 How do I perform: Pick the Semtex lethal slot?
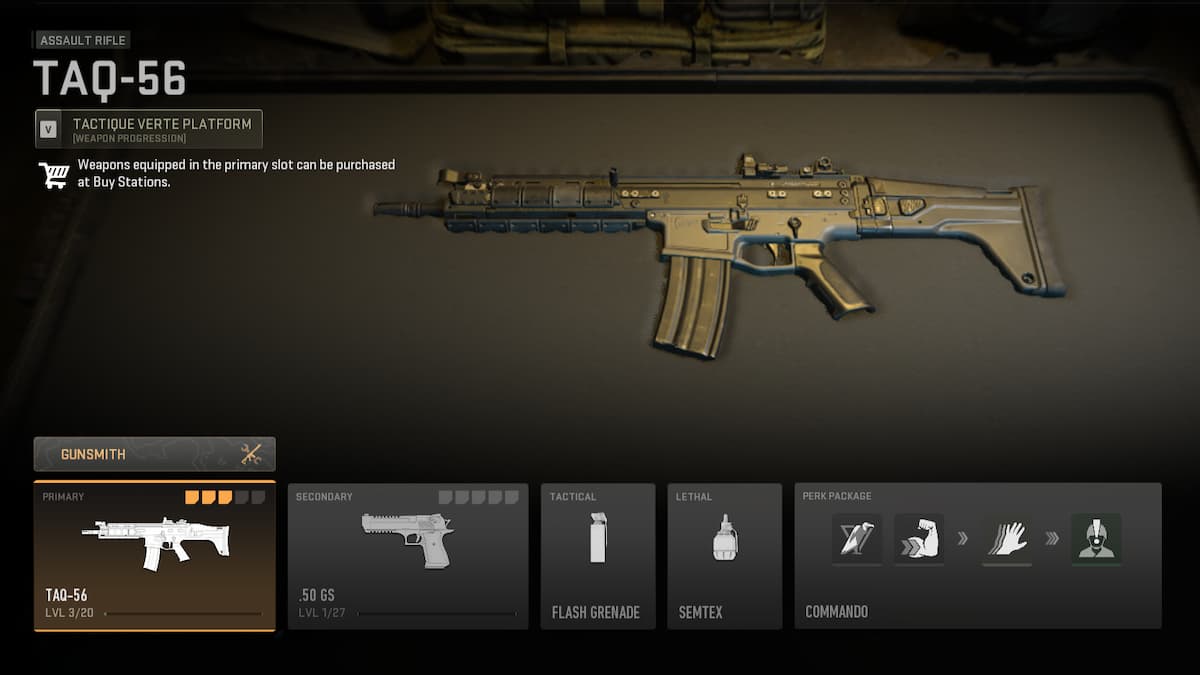(x=724, y=556)
